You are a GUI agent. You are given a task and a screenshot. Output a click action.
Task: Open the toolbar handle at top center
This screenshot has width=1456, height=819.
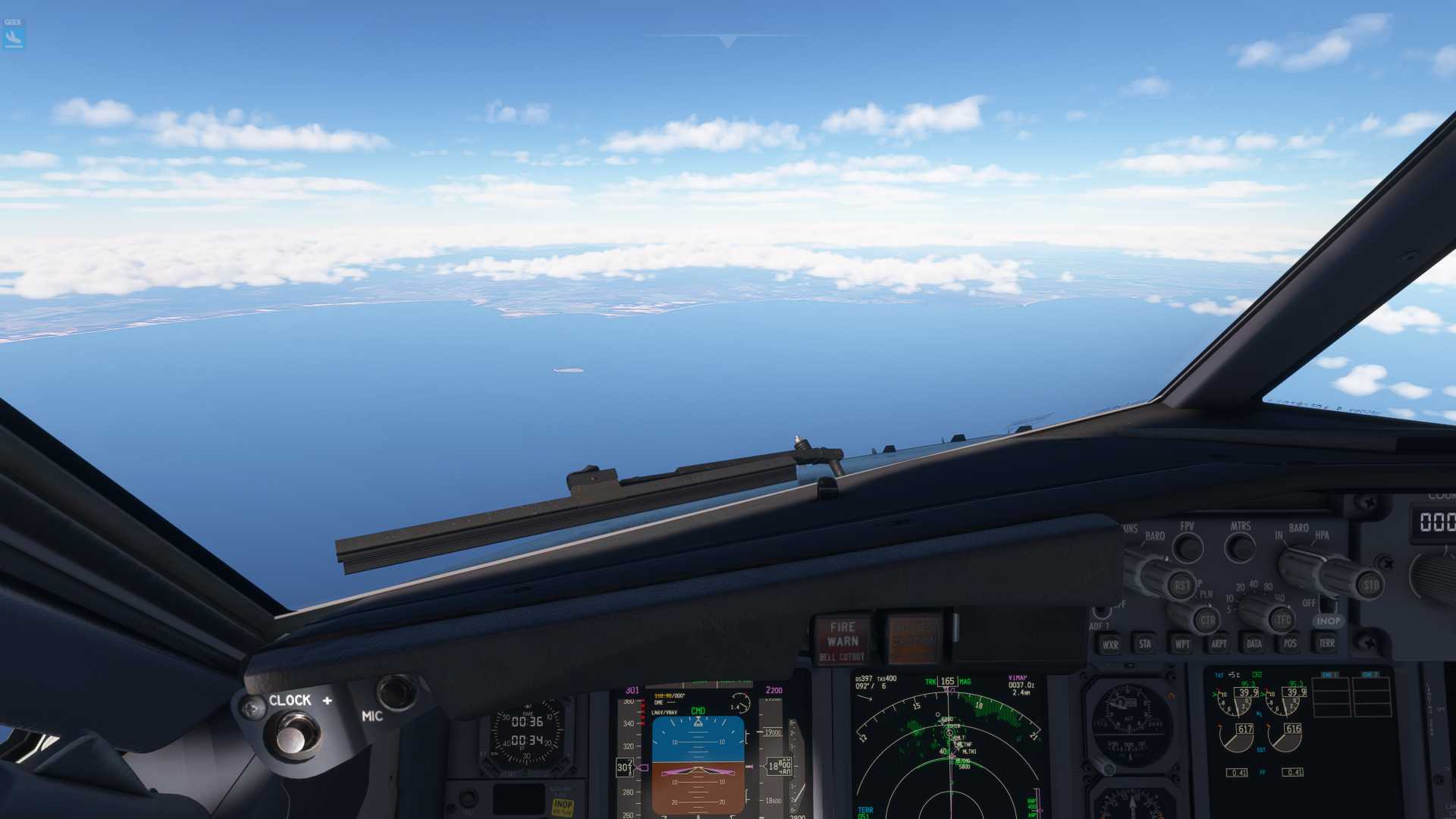click(x=727, y=40)
